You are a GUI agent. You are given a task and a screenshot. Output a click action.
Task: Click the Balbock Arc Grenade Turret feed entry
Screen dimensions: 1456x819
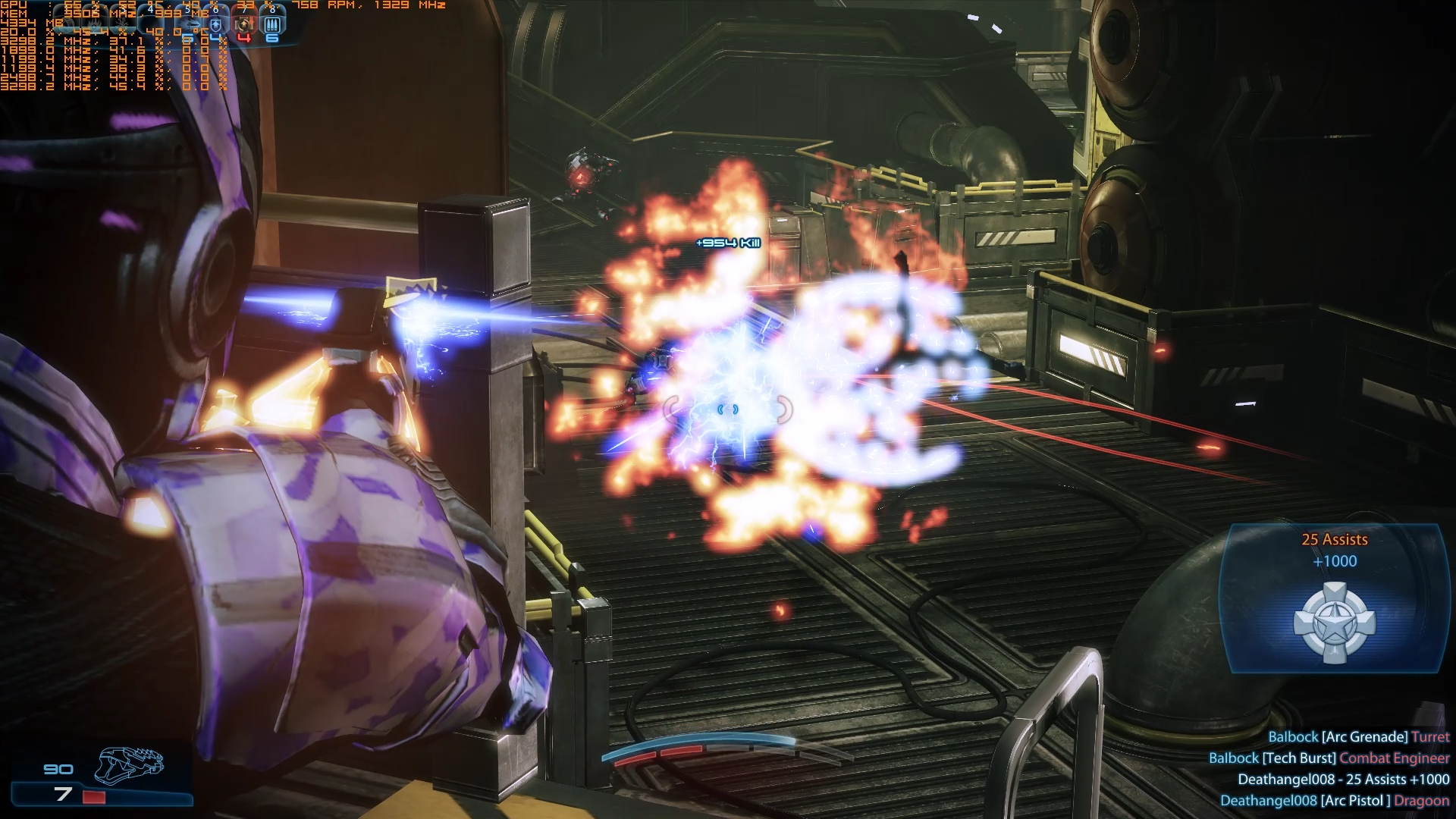(1358, 737)
